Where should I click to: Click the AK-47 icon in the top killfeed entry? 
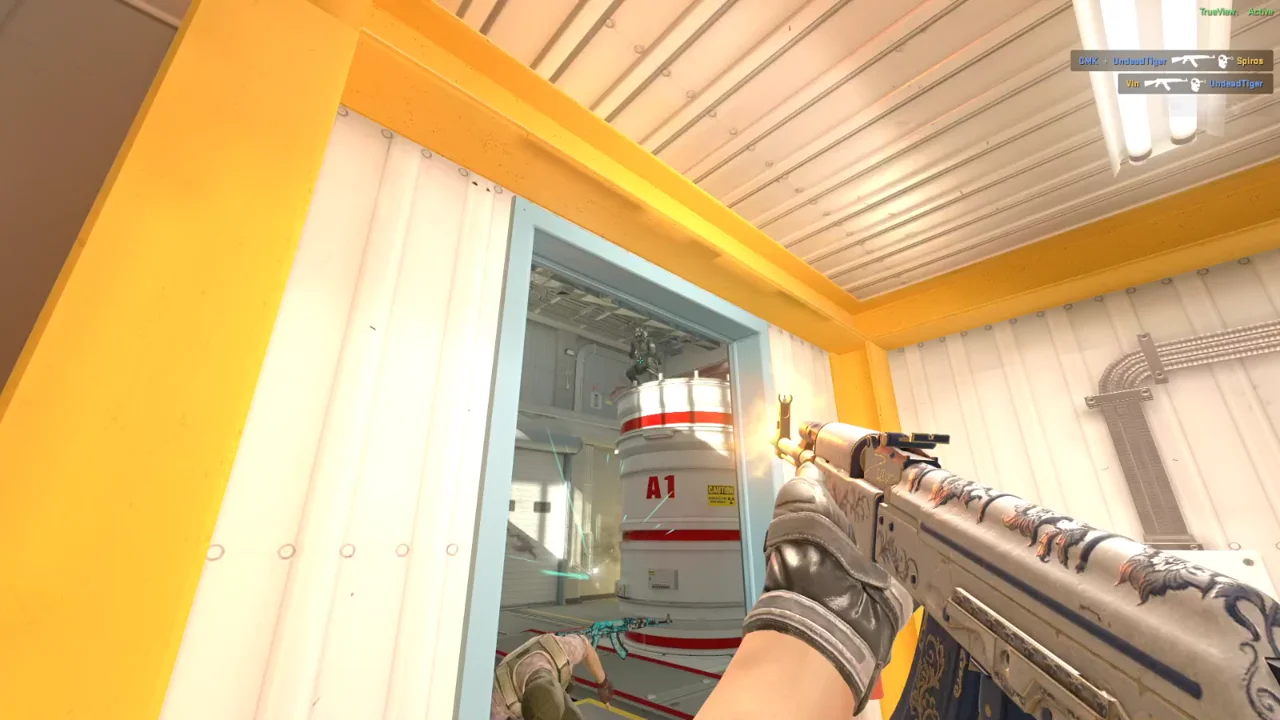1194,61
